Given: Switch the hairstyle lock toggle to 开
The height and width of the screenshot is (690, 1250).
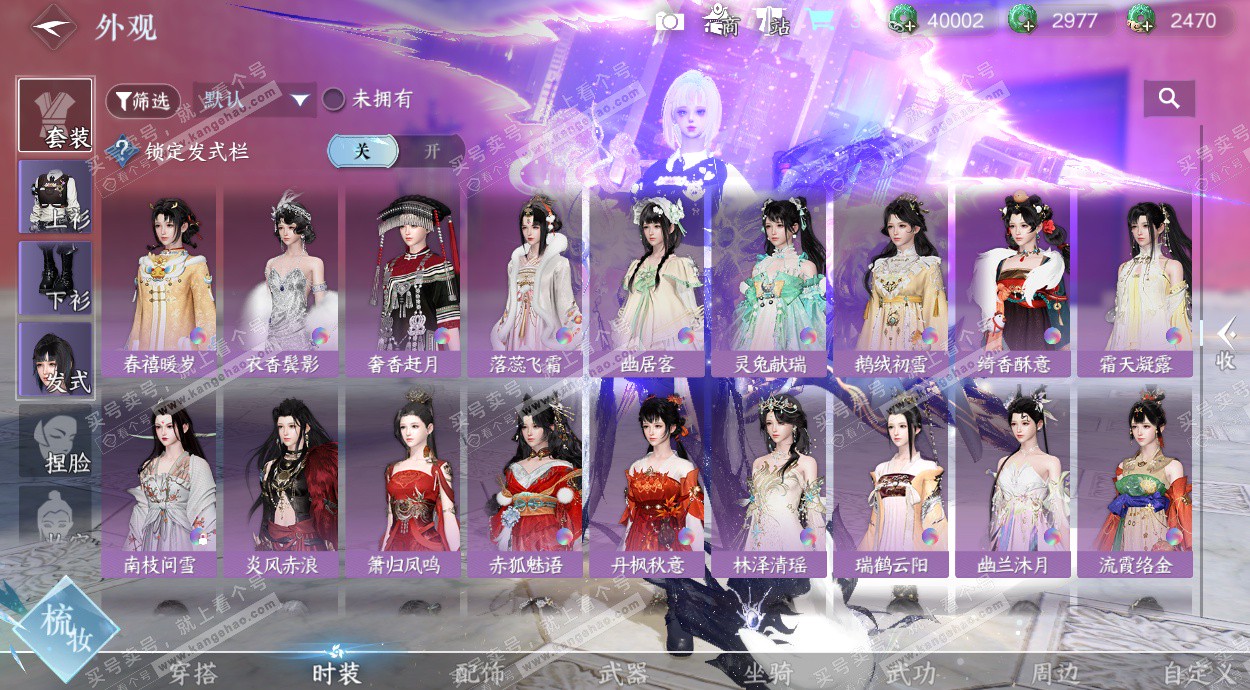Looking at the screenshot, I should (431, 151).
